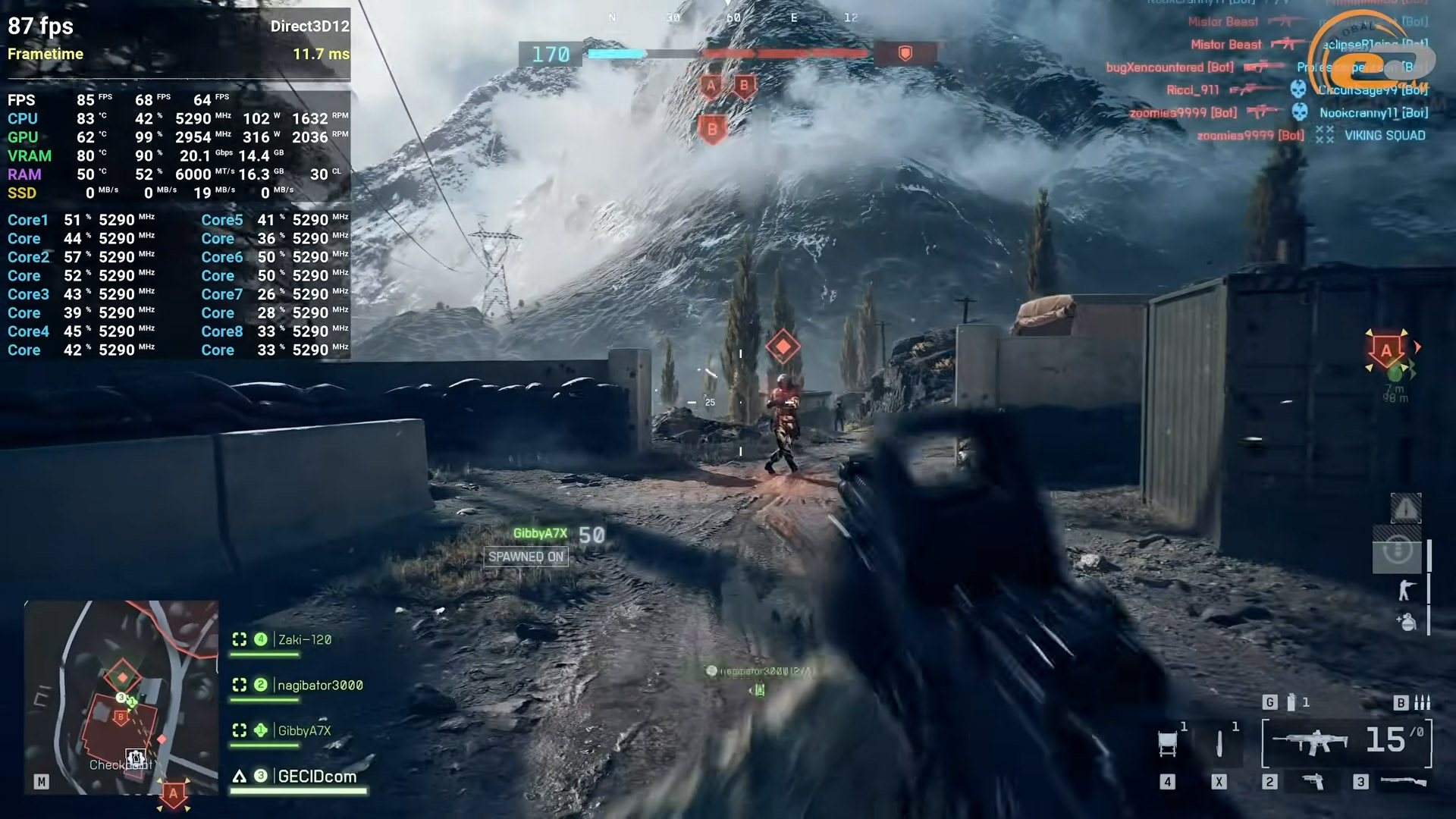
Task: Select squad member GibbyA7X
Action: click(304, 731)
